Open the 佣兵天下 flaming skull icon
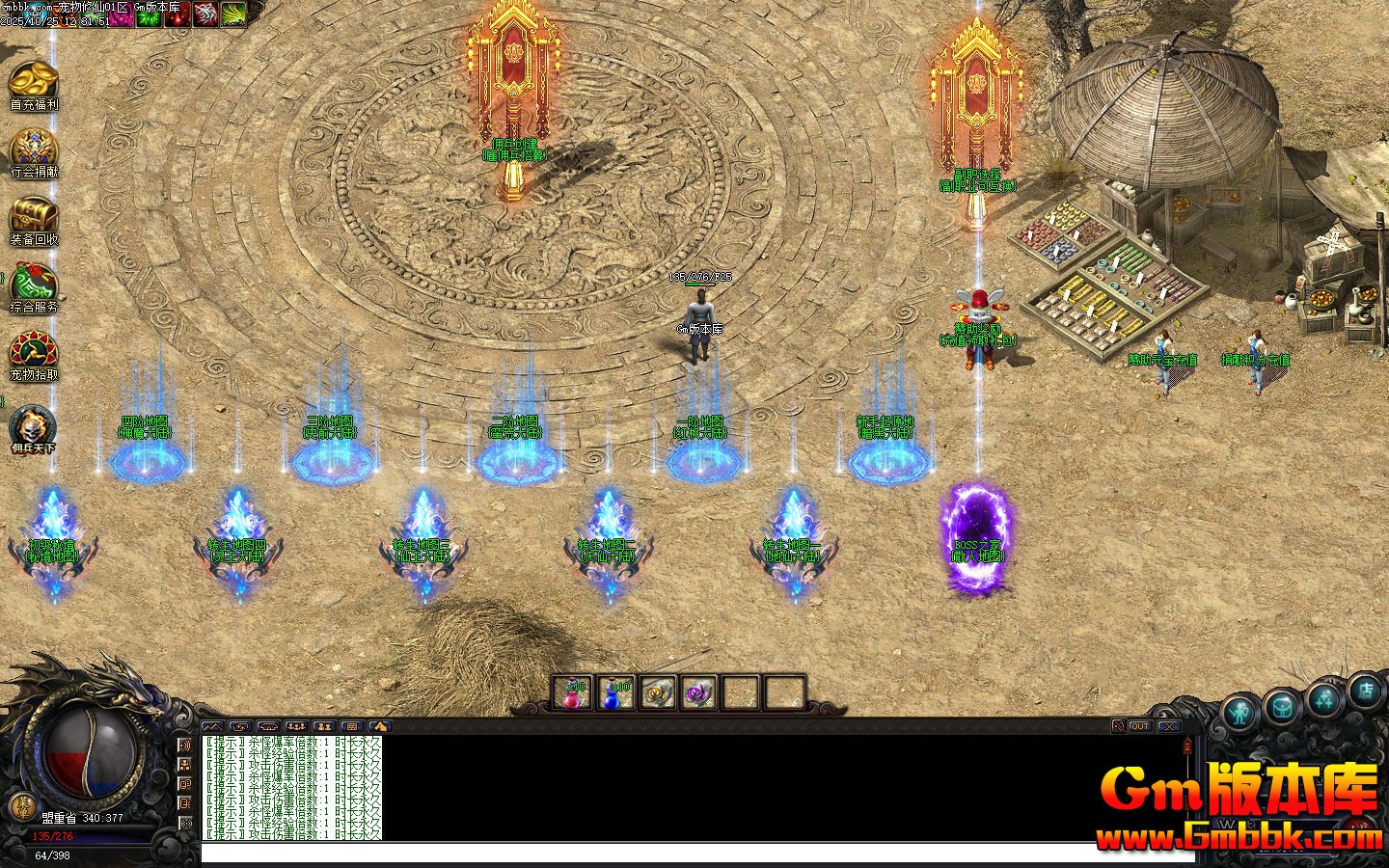The image size is (1389, 868). pyautogui.click(x=34, y=426)
